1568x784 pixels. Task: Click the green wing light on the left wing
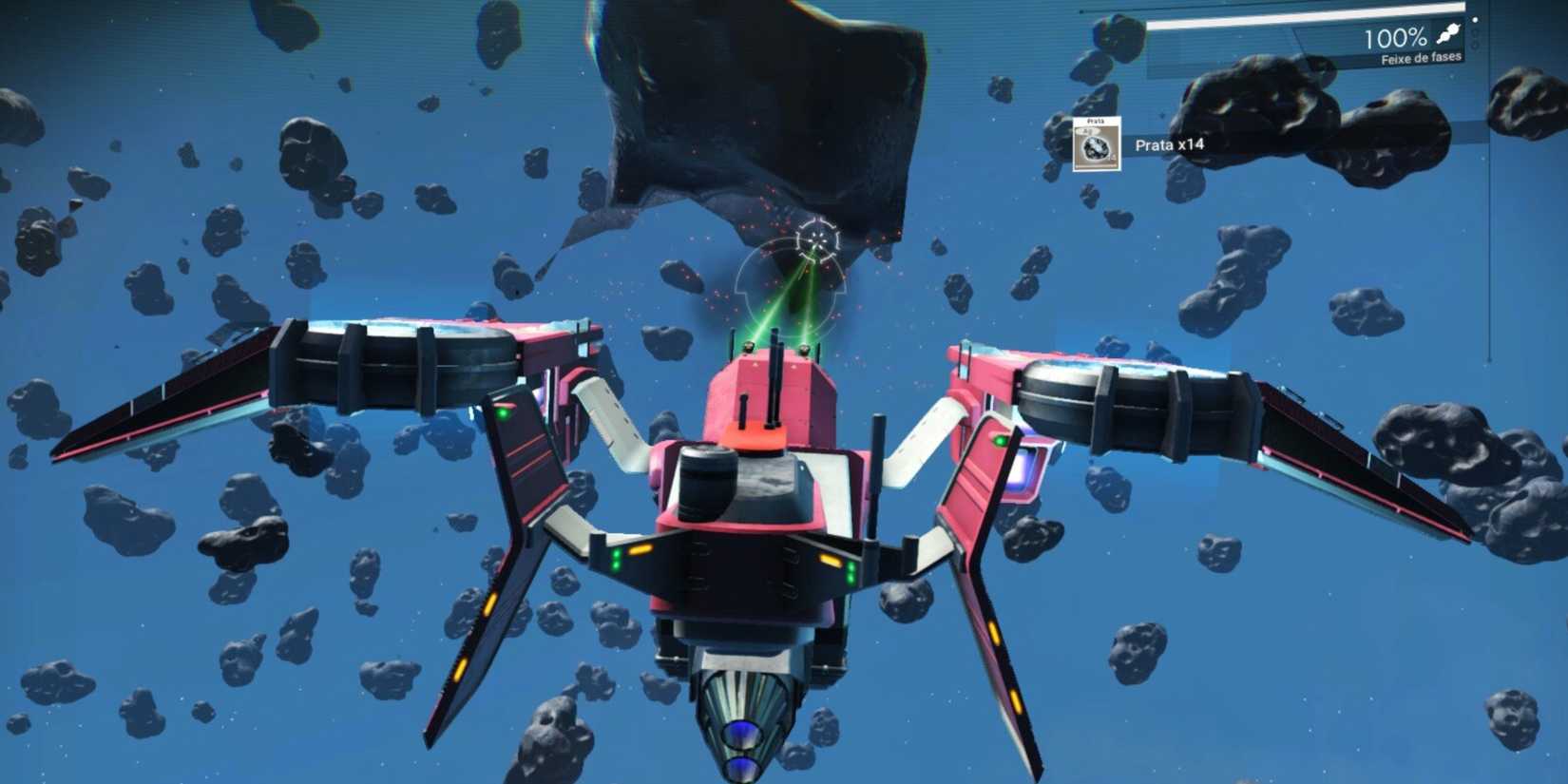[x=501, y=412]
